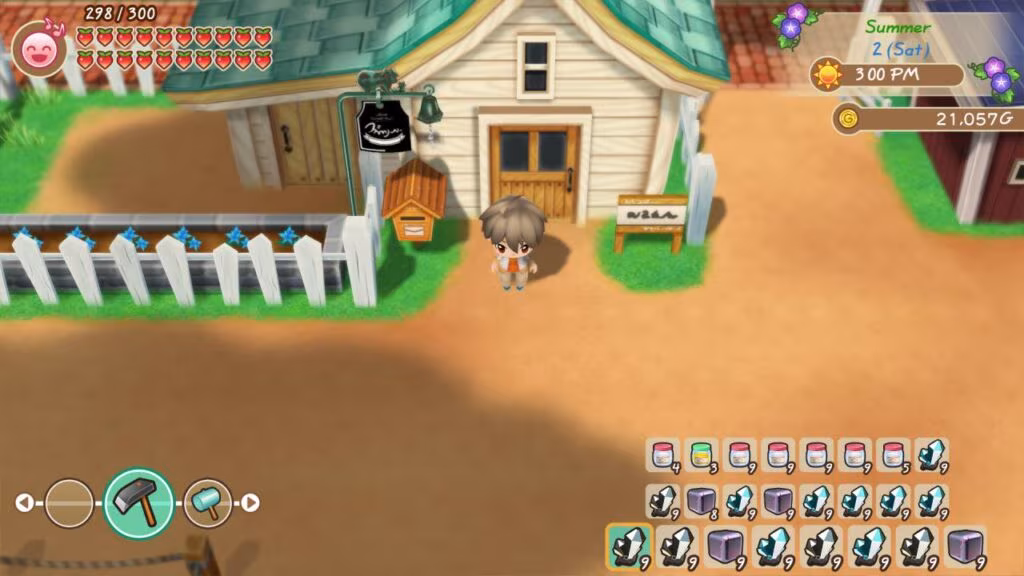The image size is (1024, 576).
Task: Switch to the light blue mallet tool
Action: (207, 503)
